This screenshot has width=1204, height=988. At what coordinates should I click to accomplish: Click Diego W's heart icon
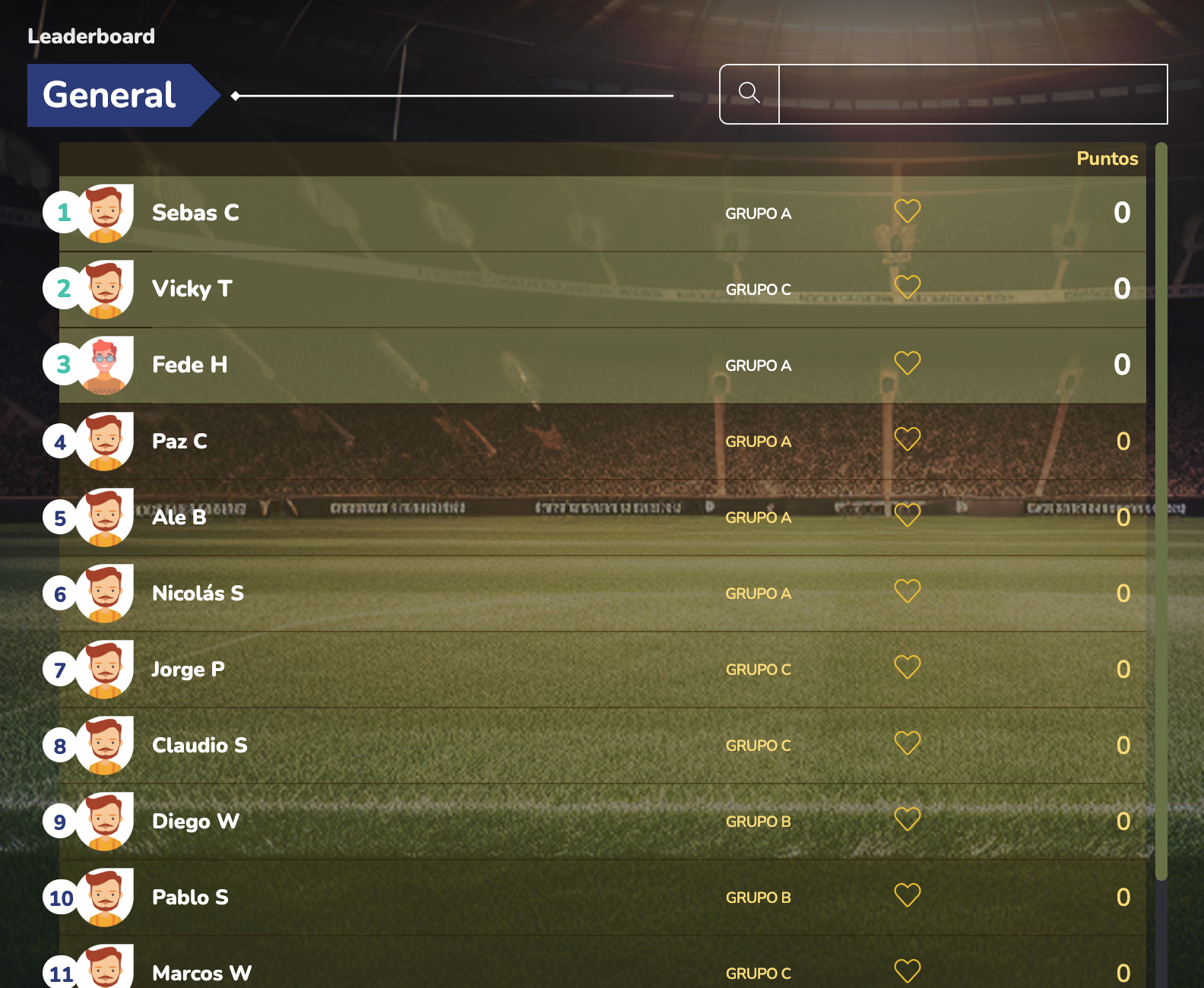coord(908,819)
